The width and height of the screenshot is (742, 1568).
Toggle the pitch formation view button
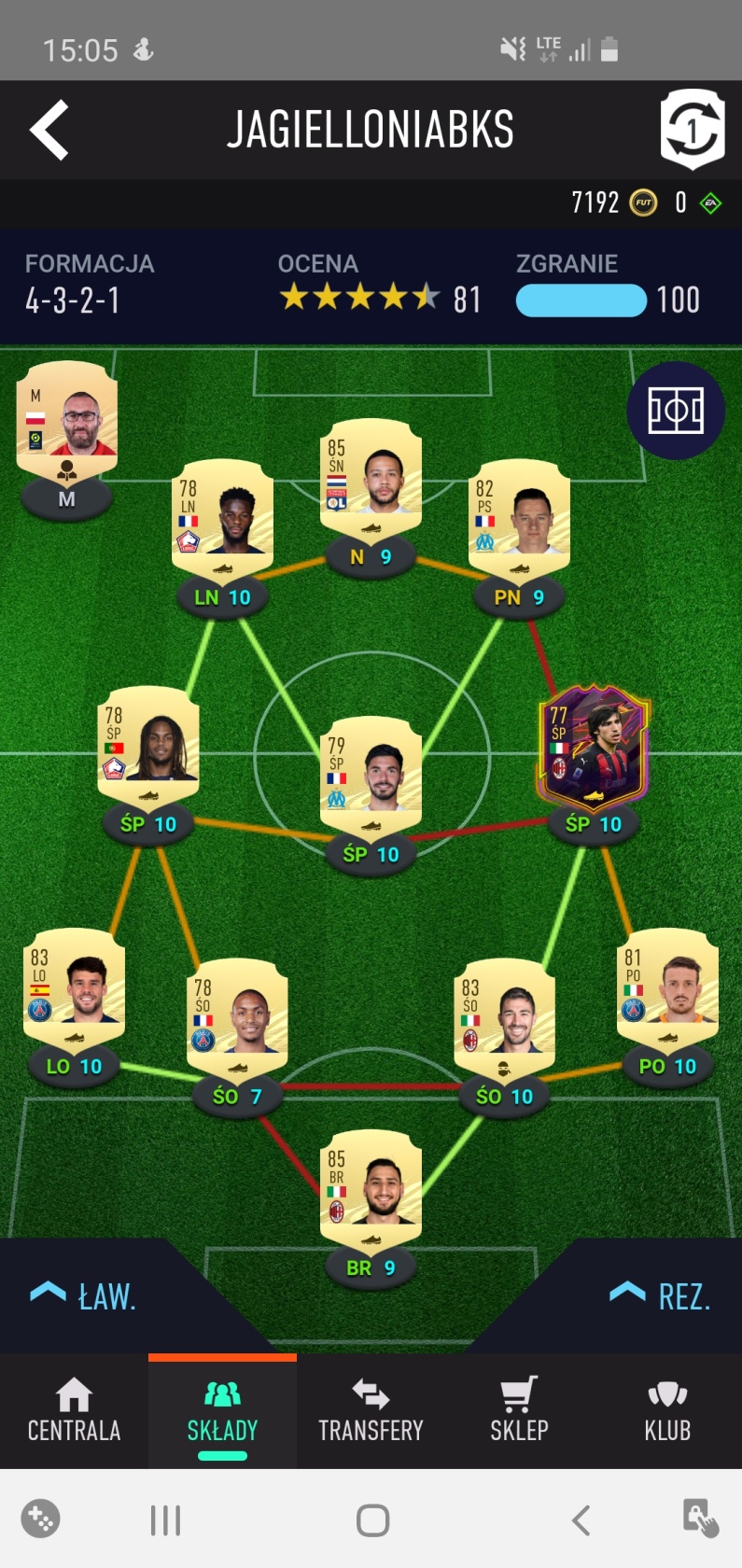point(676,411)
